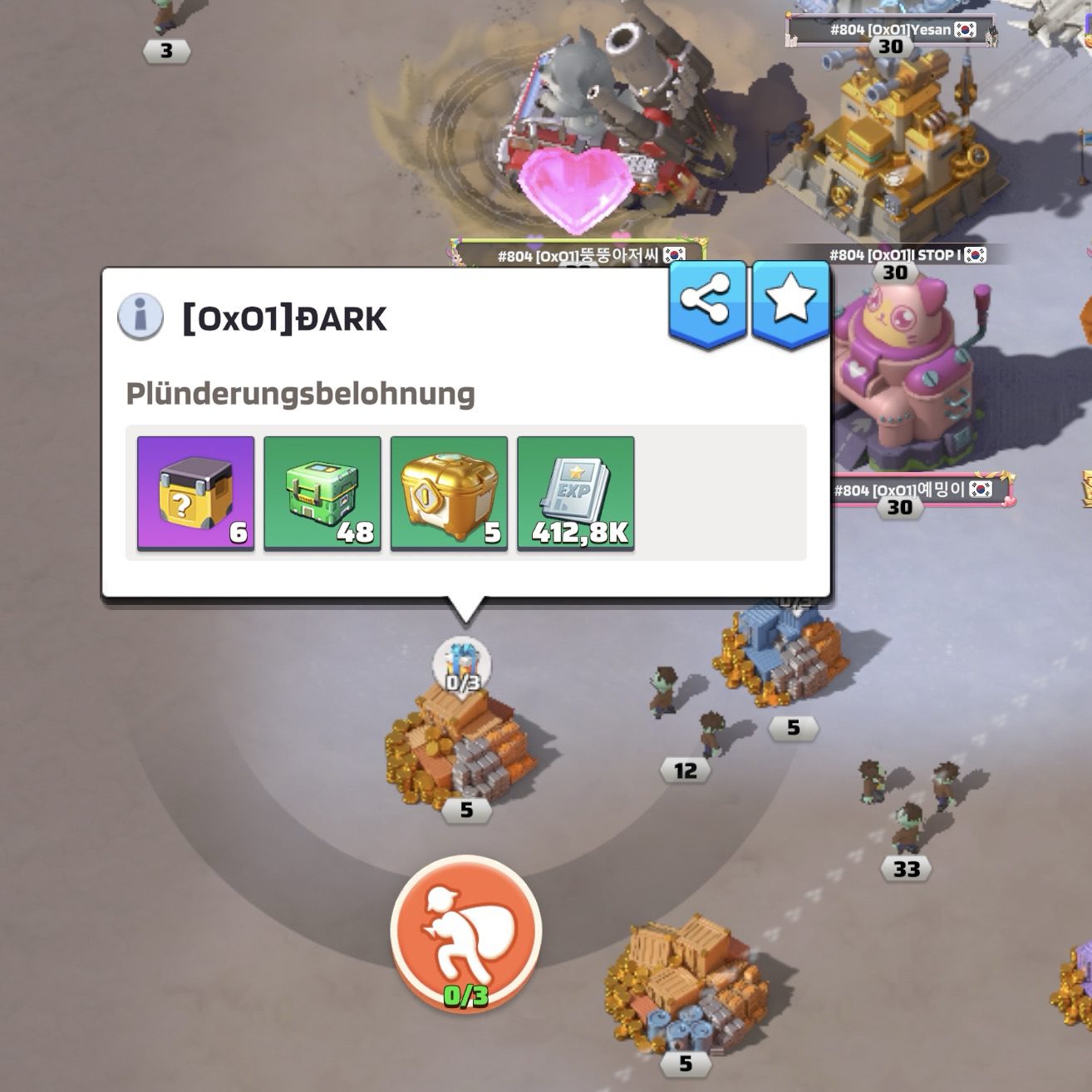This screenshot has height=1092, width=1092.
Task: Tap the blue share button
Action: click(706, 302)
